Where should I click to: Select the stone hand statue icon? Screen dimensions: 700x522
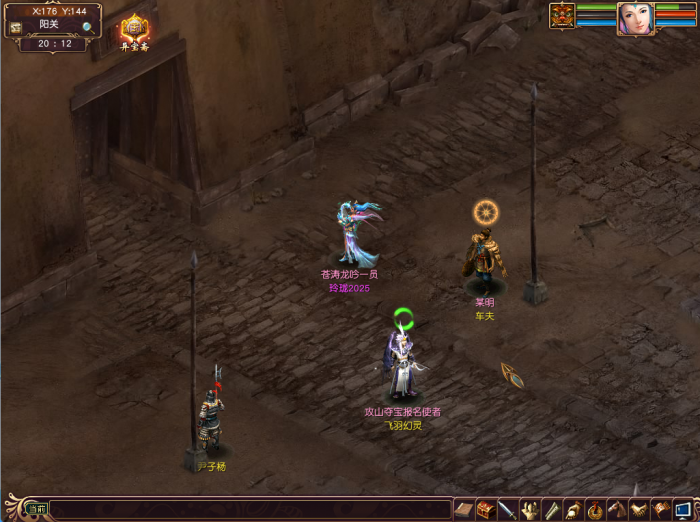point(530,509)
